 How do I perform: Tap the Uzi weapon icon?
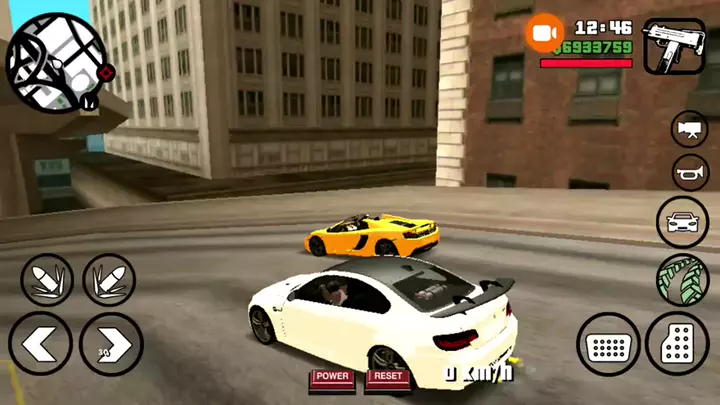[x=674, y=46]
